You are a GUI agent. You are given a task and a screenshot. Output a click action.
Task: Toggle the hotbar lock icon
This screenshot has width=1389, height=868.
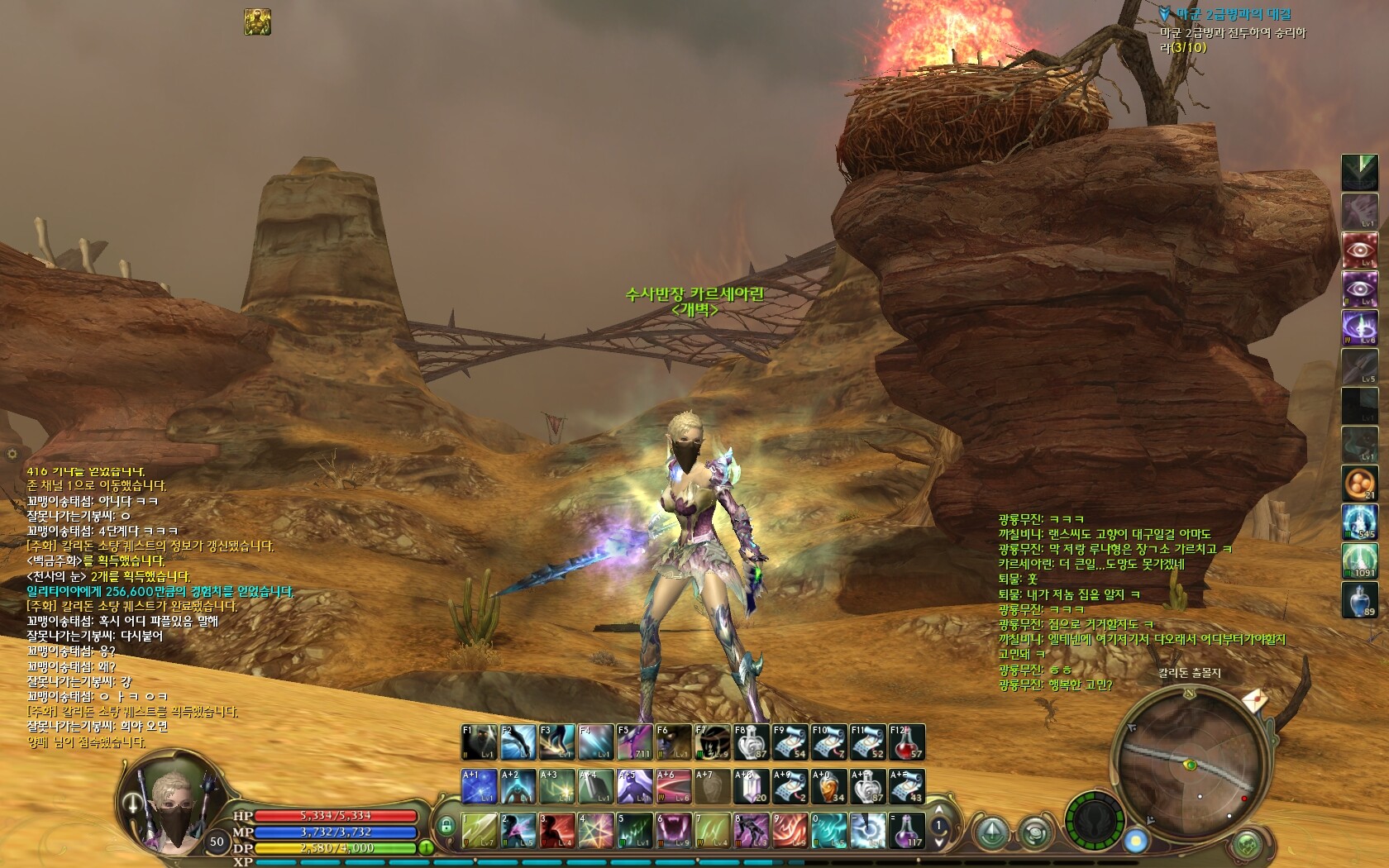tap(446, 825)
